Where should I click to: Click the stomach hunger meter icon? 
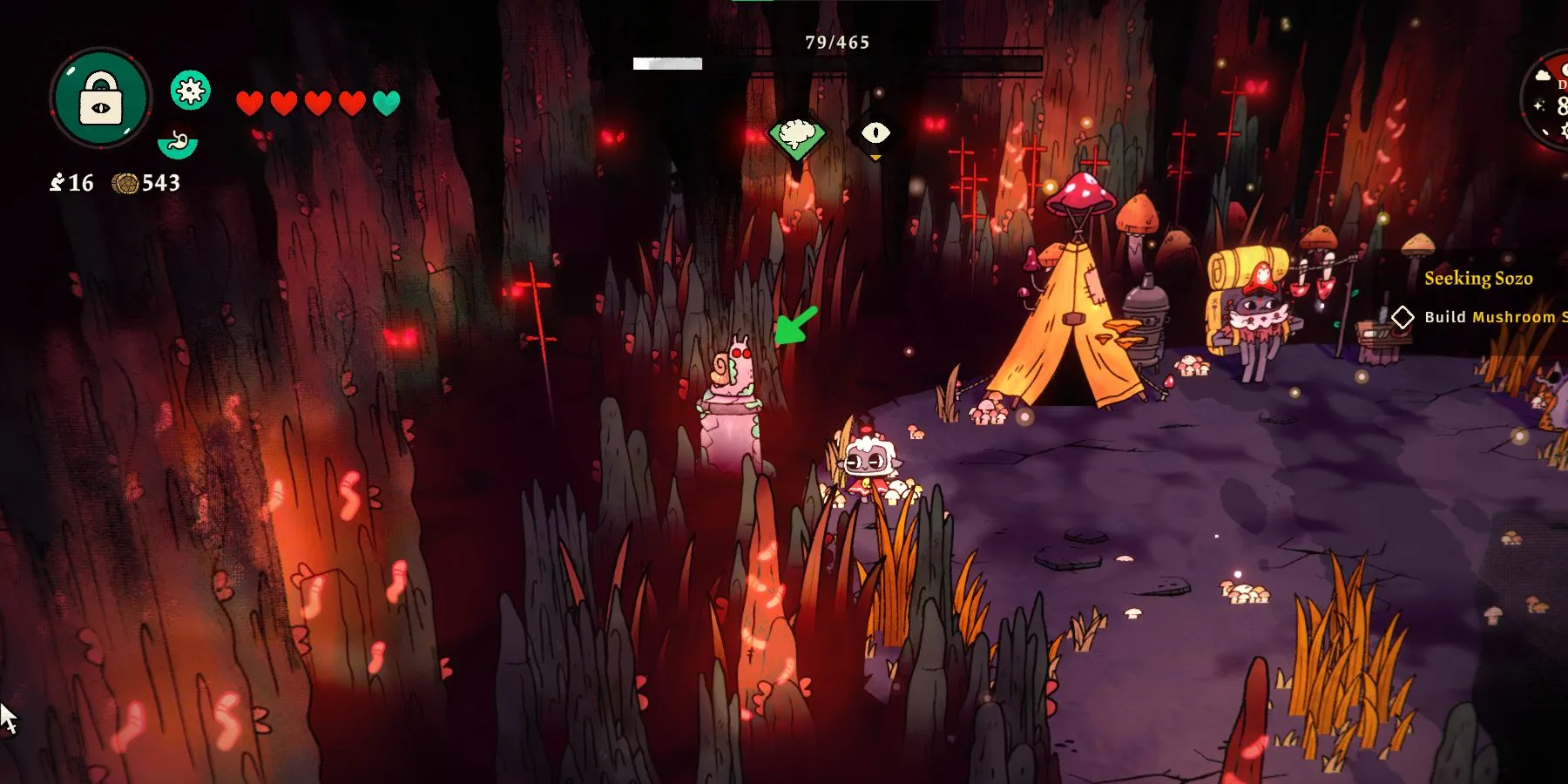178,142
